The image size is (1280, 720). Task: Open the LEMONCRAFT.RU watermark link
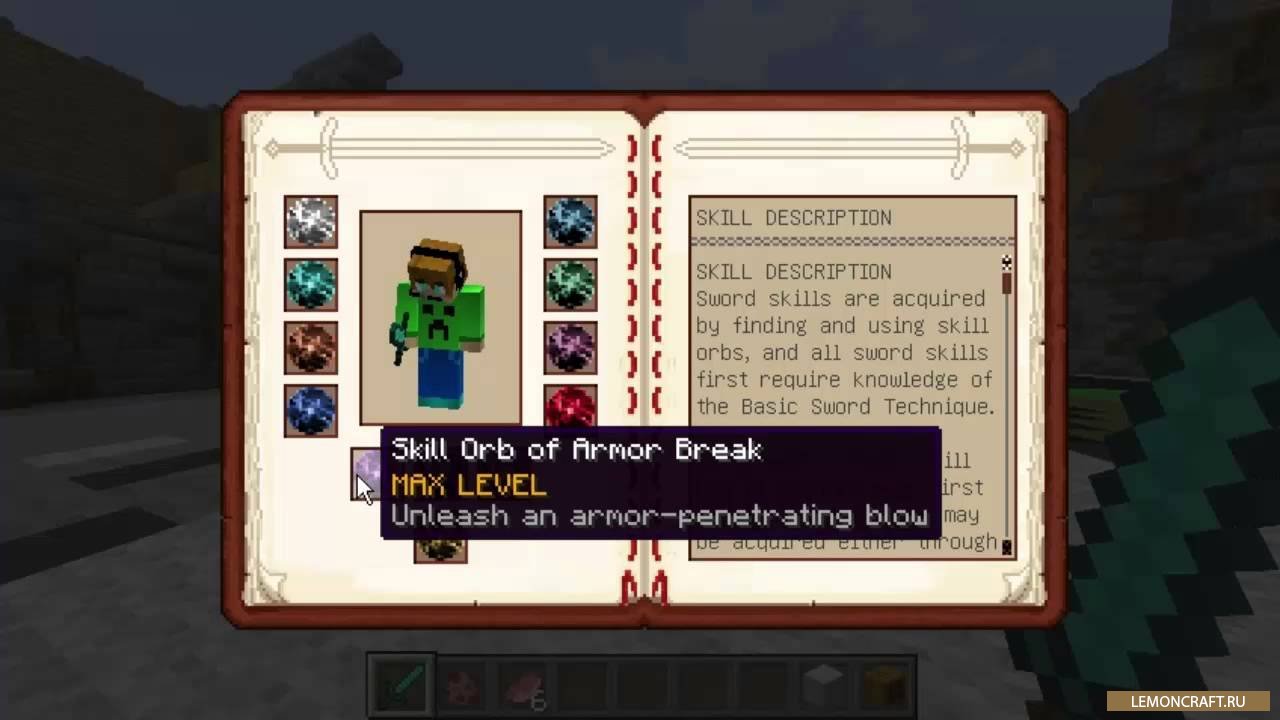[1187, 701]
